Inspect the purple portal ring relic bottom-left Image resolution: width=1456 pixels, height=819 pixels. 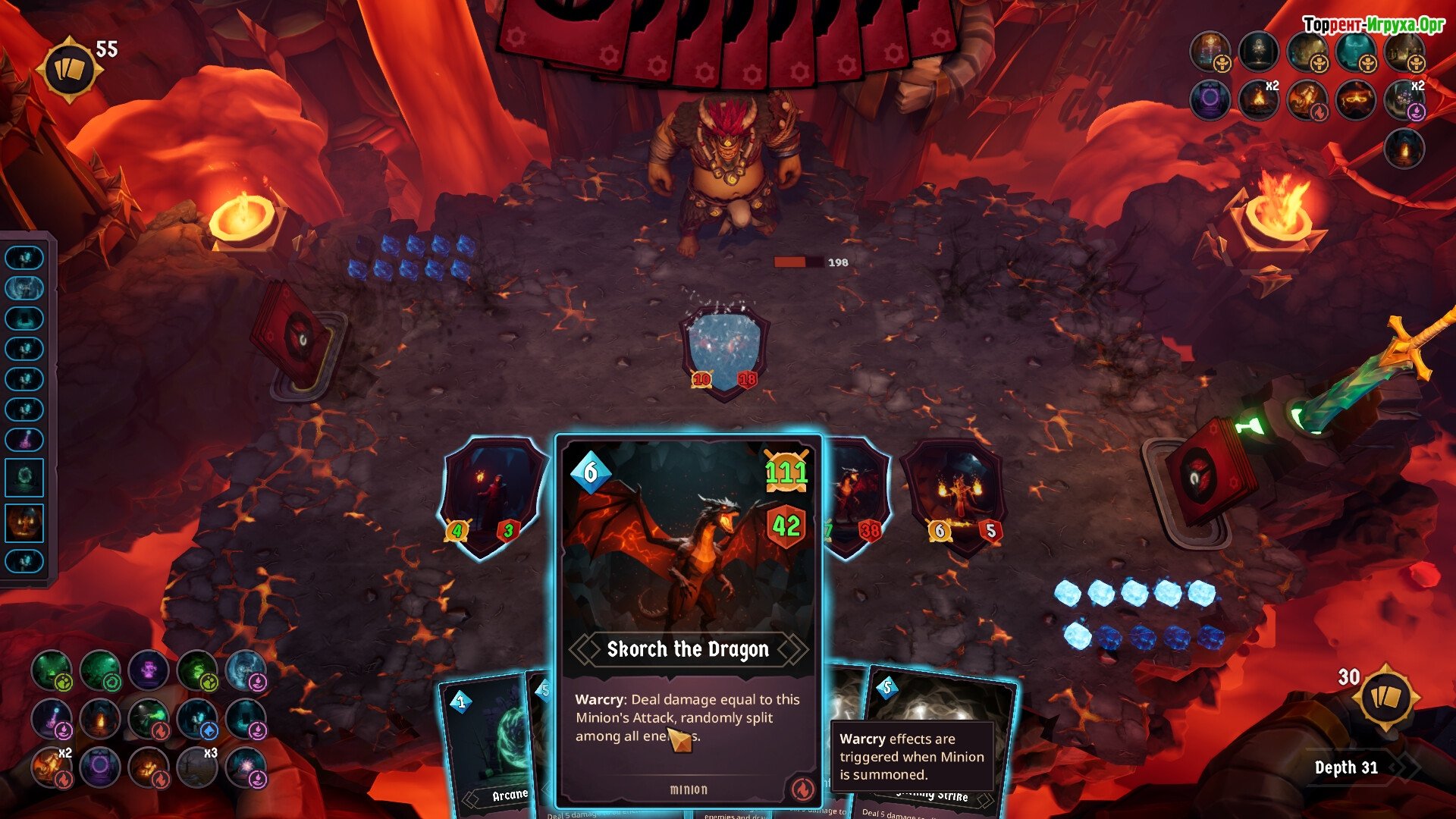pyautogui.click(x=100, y=767)
